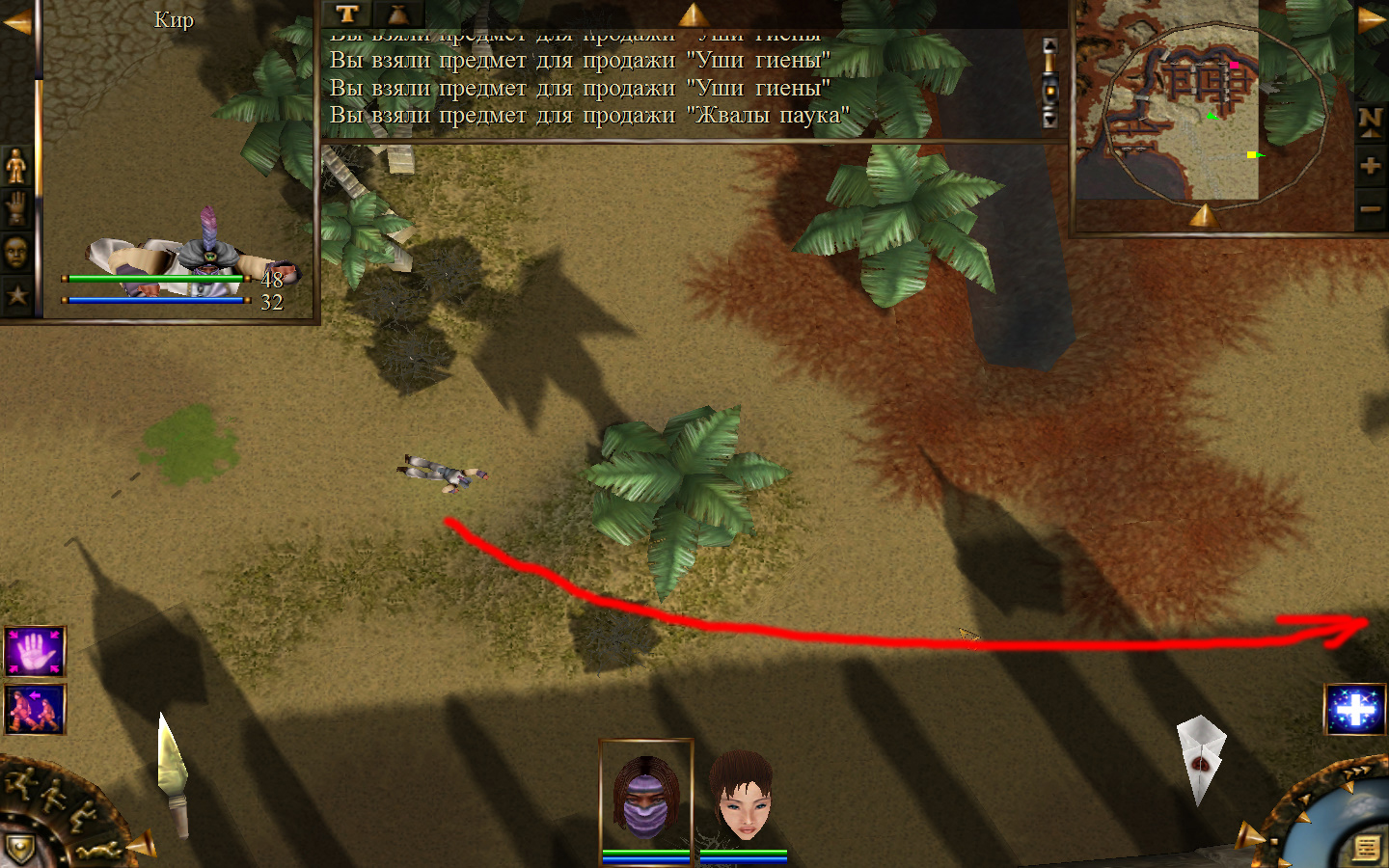Open the golden body figure panel
The width and height of the screenshot is (1389, 868).
click(16, 166)
